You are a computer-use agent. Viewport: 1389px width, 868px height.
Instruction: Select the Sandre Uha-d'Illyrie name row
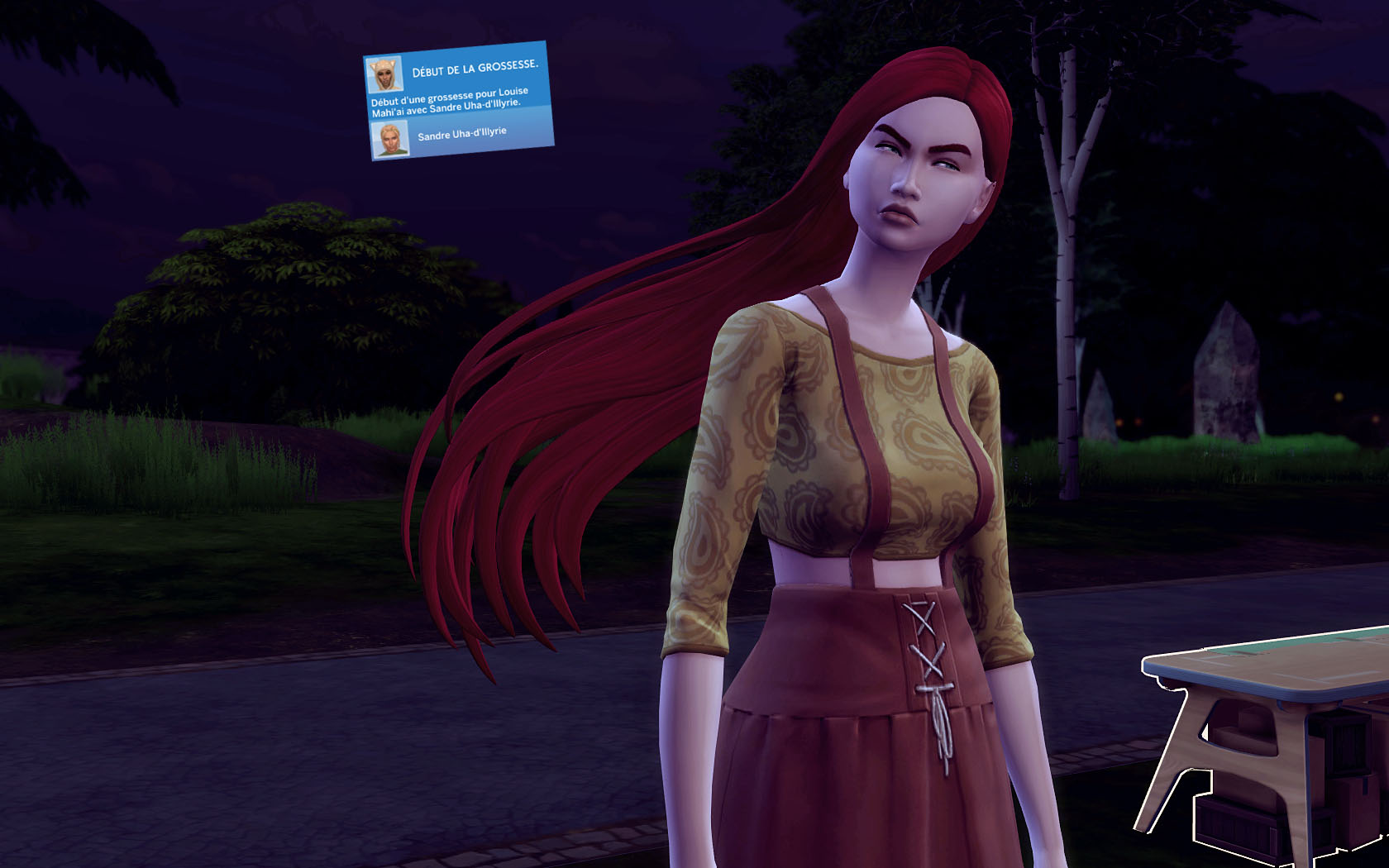(462, 134)
